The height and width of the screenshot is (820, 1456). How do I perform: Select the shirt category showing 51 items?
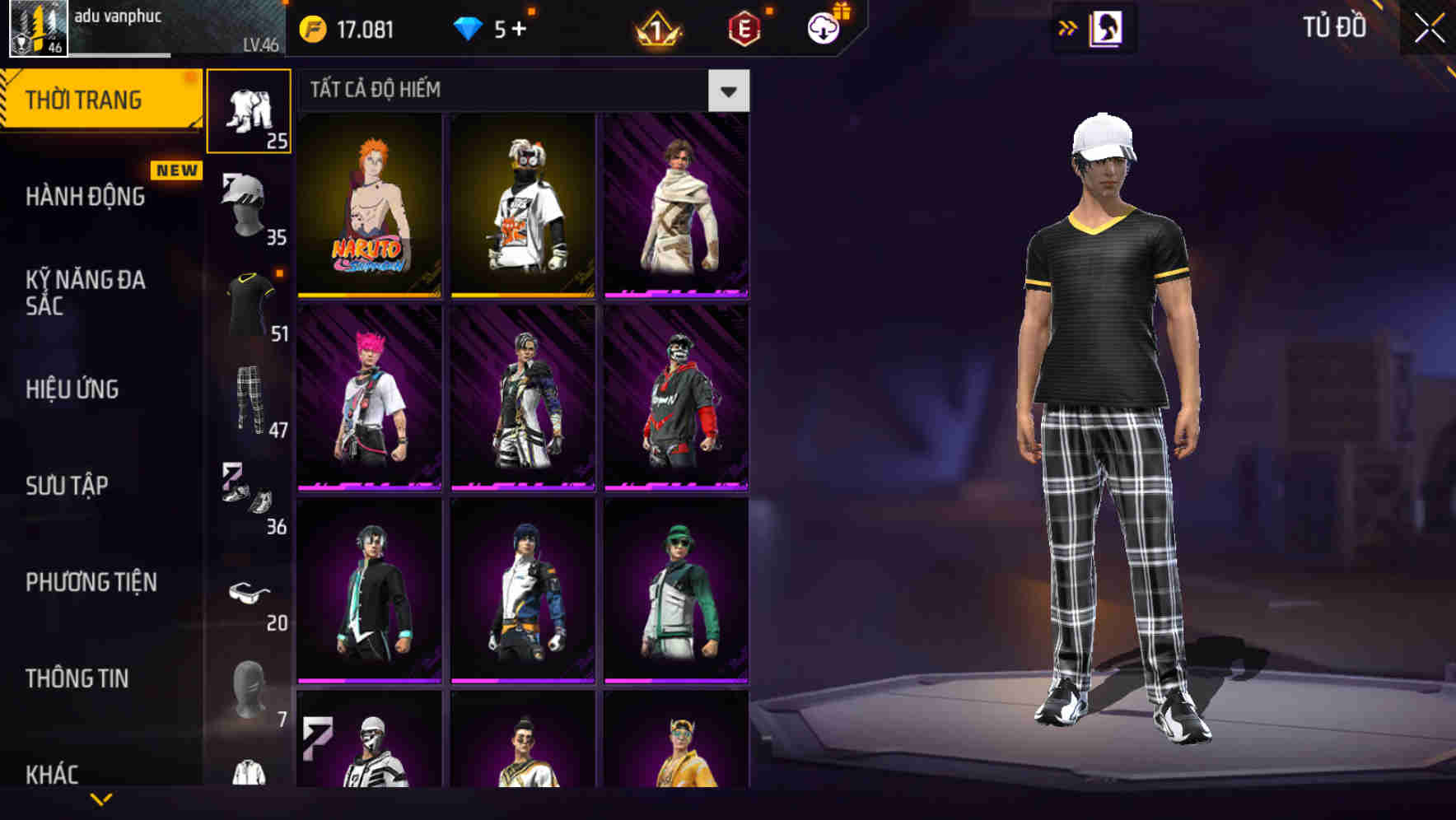(x=250, y=302)
